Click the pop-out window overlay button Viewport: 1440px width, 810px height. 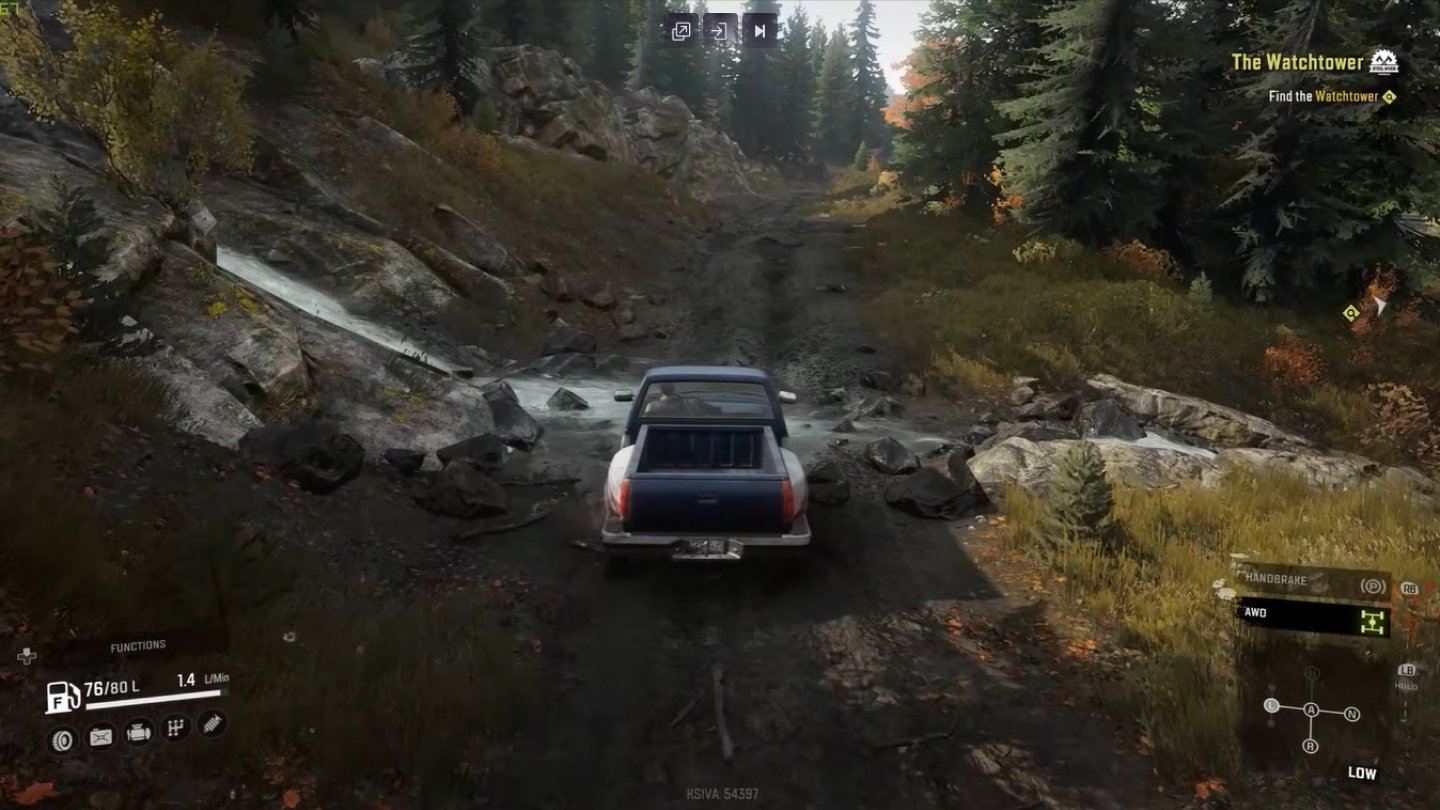click(680, 31)
